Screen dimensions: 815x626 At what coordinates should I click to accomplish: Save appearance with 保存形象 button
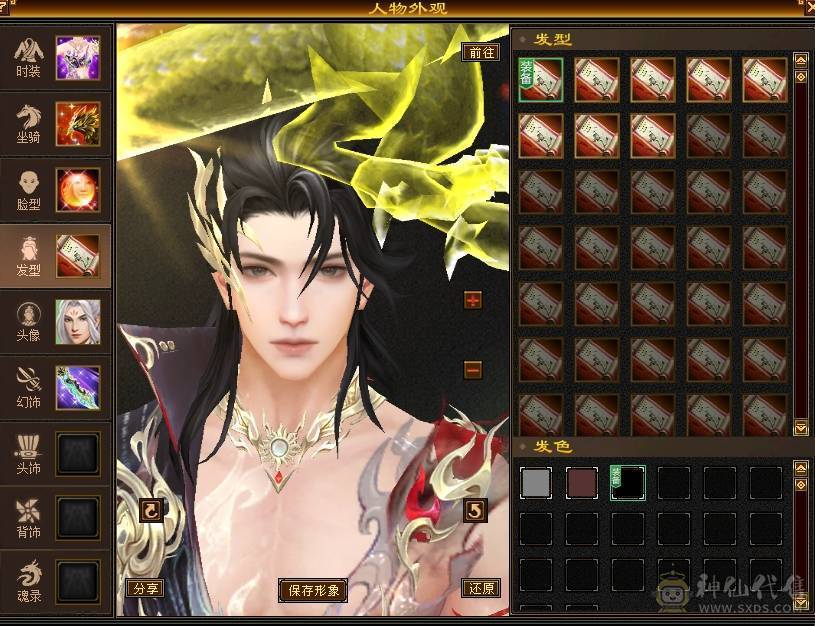tap(314, 590)
